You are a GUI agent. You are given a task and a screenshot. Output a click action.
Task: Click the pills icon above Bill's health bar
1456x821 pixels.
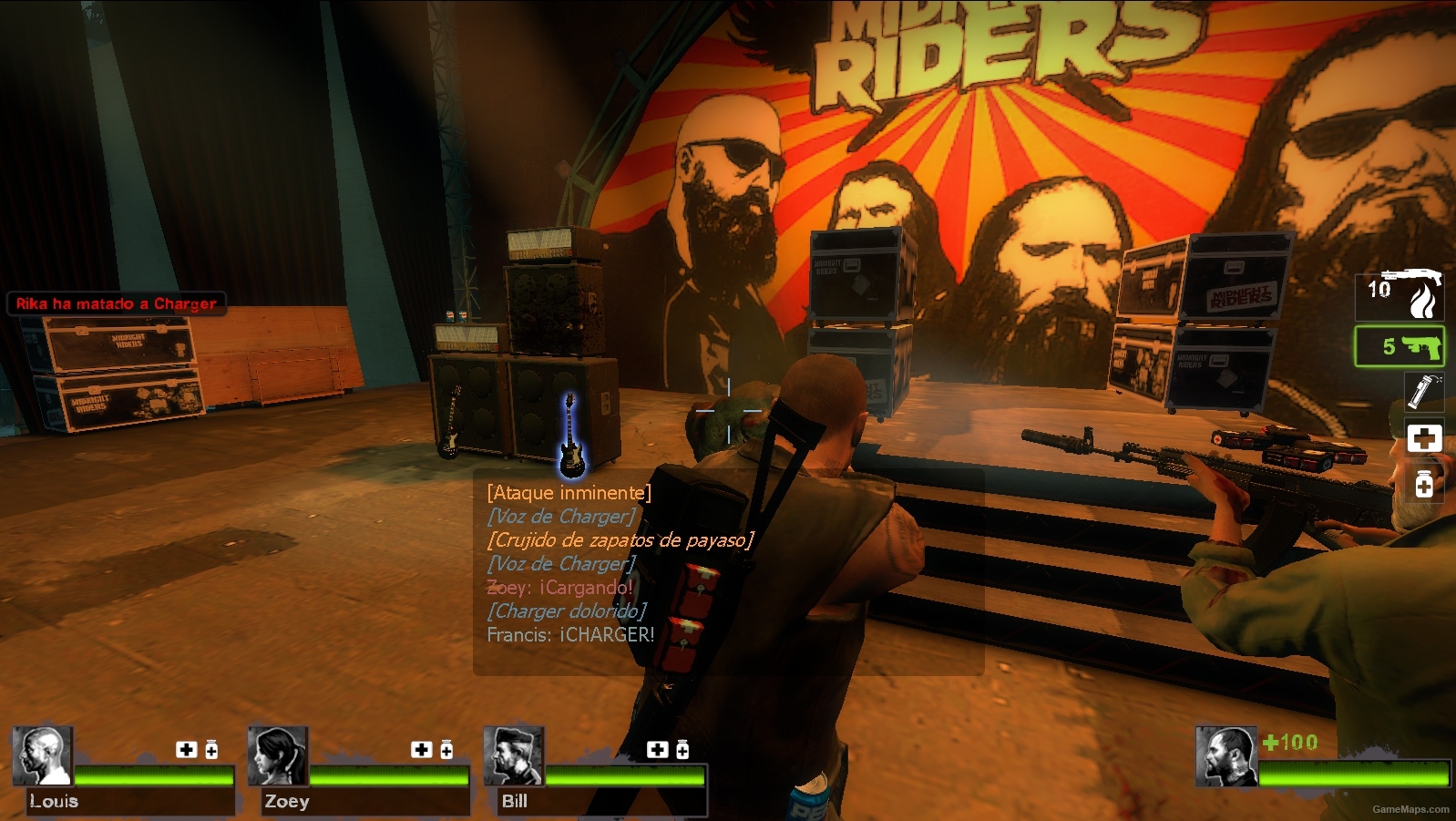682,751
